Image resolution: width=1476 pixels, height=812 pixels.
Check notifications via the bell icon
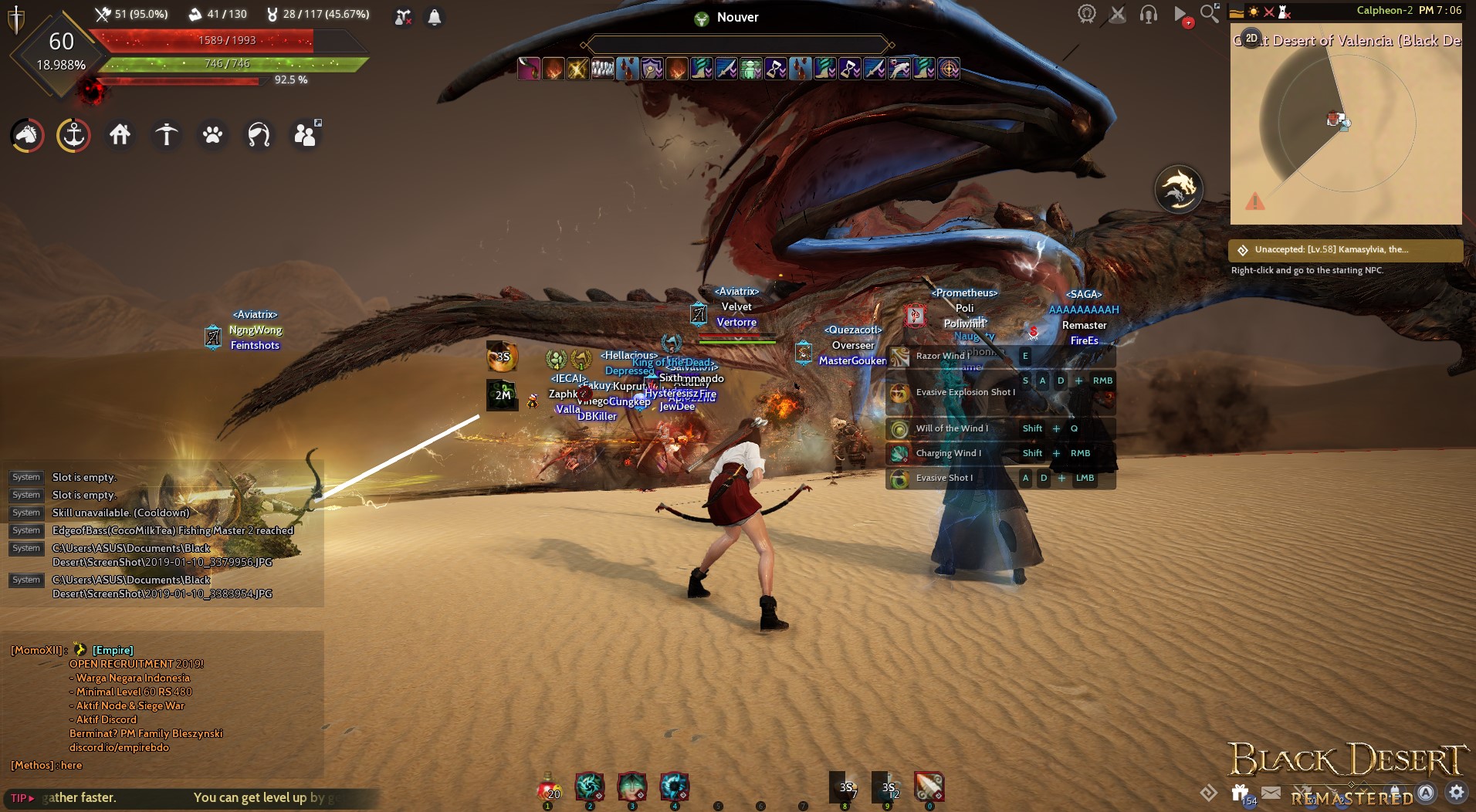pos(434,16)
